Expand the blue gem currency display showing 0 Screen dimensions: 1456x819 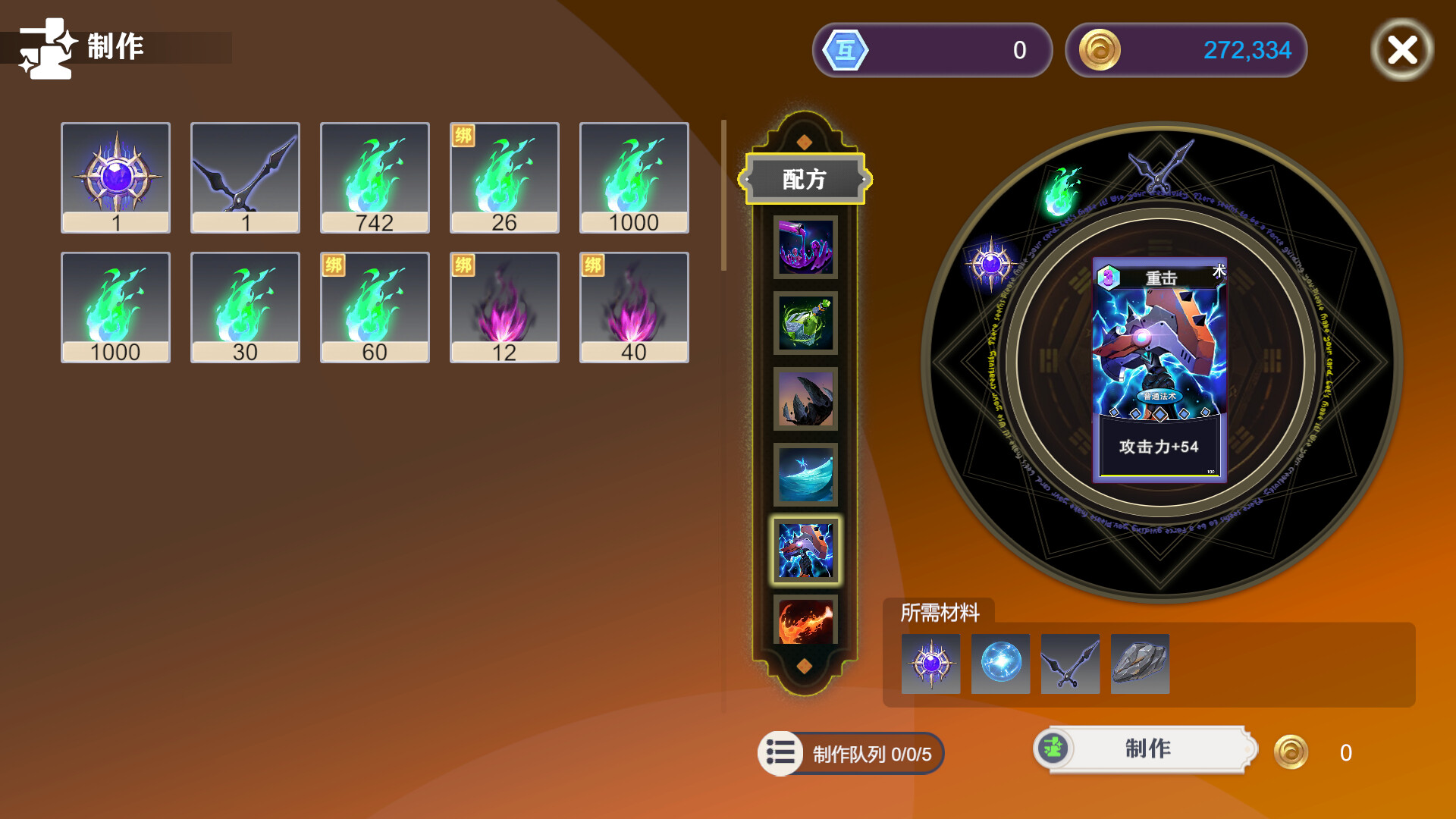931,50
